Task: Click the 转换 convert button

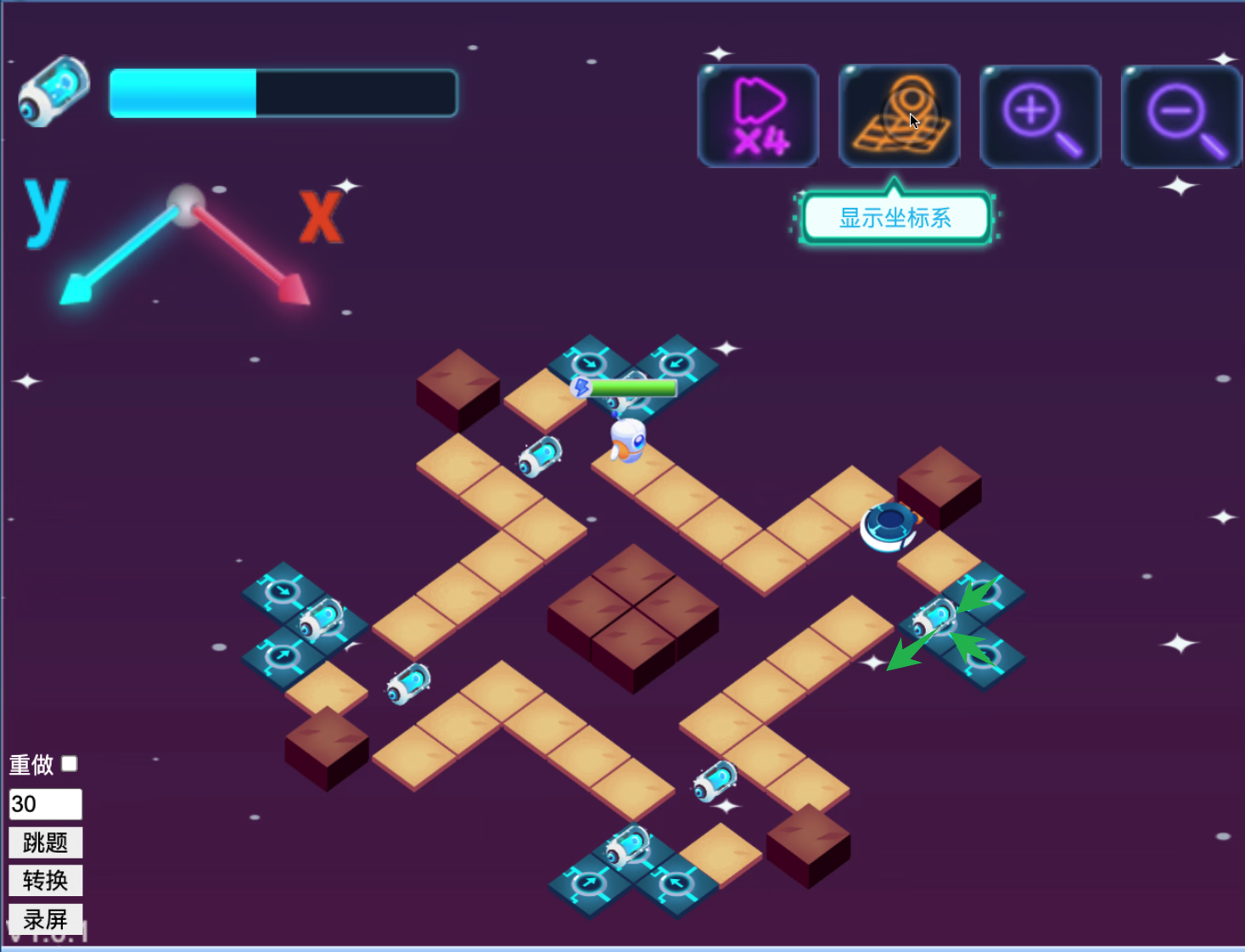Action: [x=46, y=881]
